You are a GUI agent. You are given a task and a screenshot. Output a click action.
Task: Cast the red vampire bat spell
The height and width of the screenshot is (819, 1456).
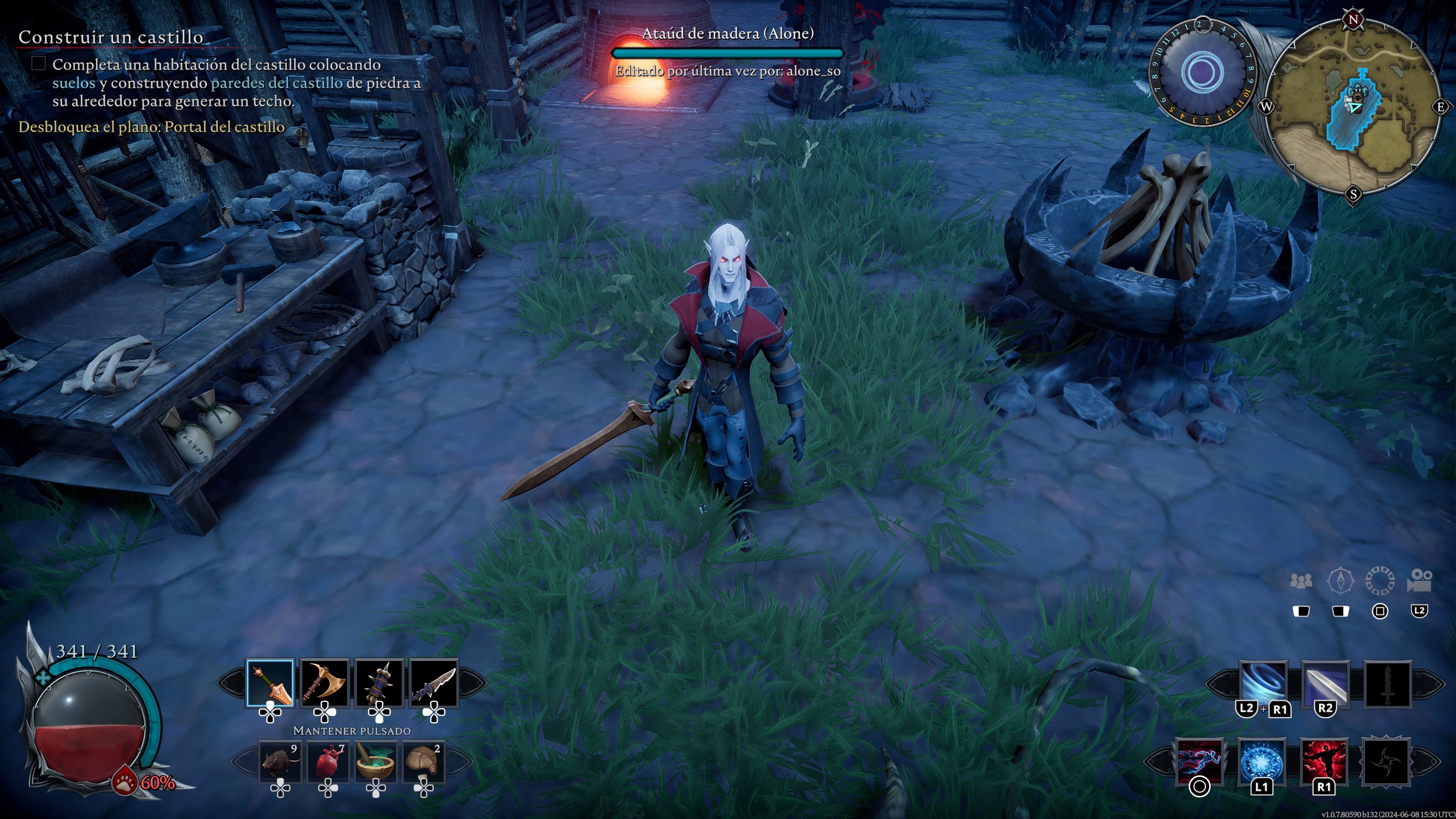pyautogui.click(x=1324, y=760)
